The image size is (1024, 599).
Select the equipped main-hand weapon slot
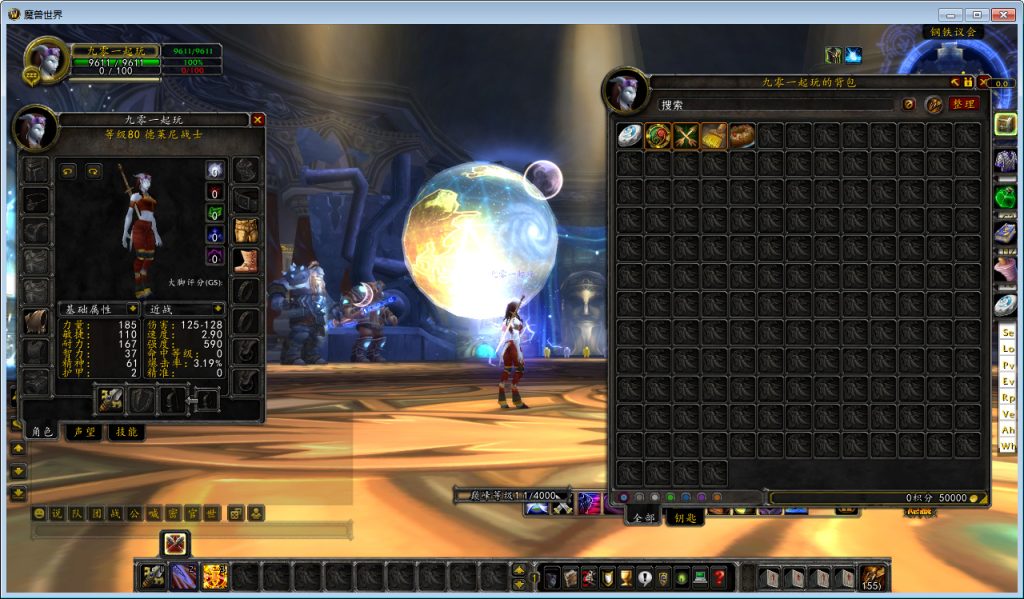[110, 400]
